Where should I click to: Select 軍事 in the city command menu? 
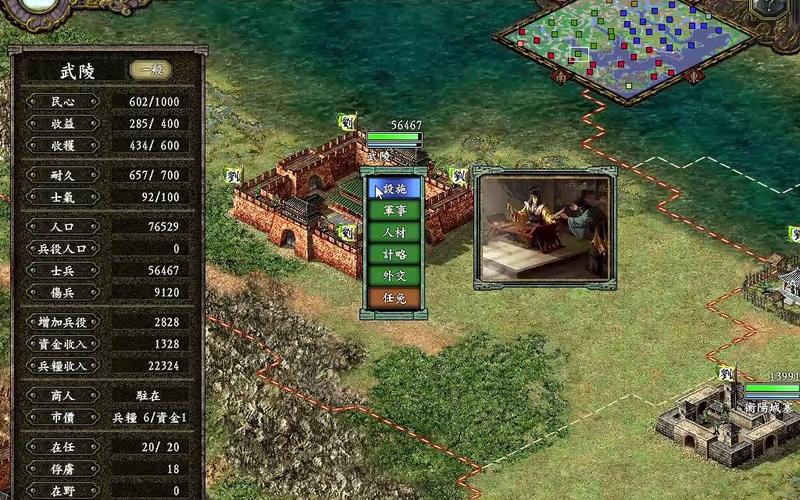(394, 210)
